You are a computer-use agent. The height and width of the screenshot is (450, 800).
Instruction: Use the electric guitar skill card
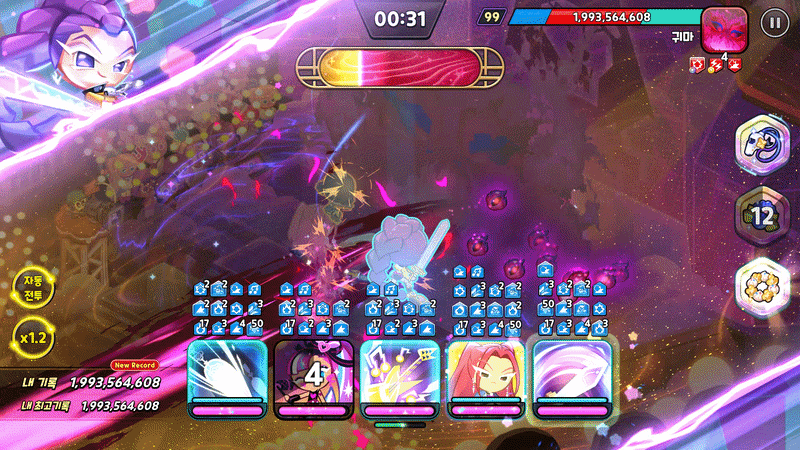[399, 375]
